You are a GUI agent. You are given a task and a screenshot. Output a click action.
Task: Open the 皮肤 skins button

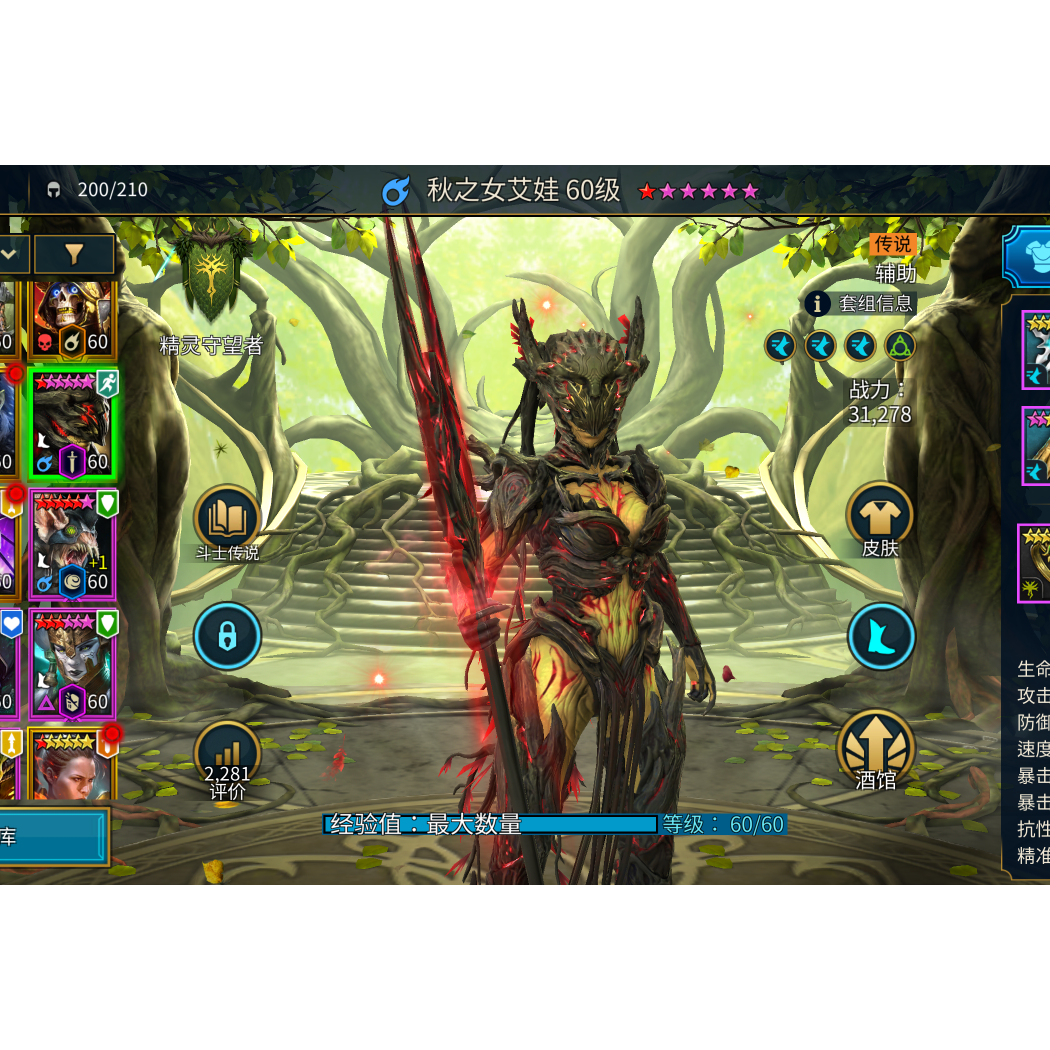coord(880,517)
